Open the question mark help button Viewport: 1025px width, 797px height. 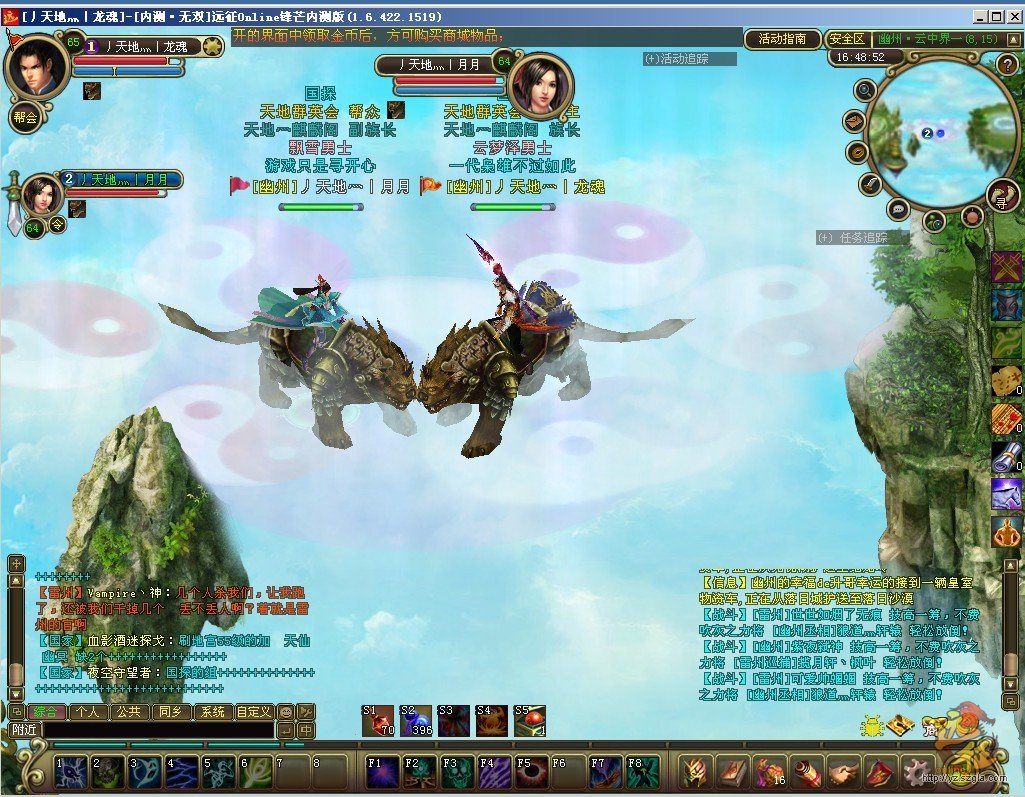click(1008, 65)
